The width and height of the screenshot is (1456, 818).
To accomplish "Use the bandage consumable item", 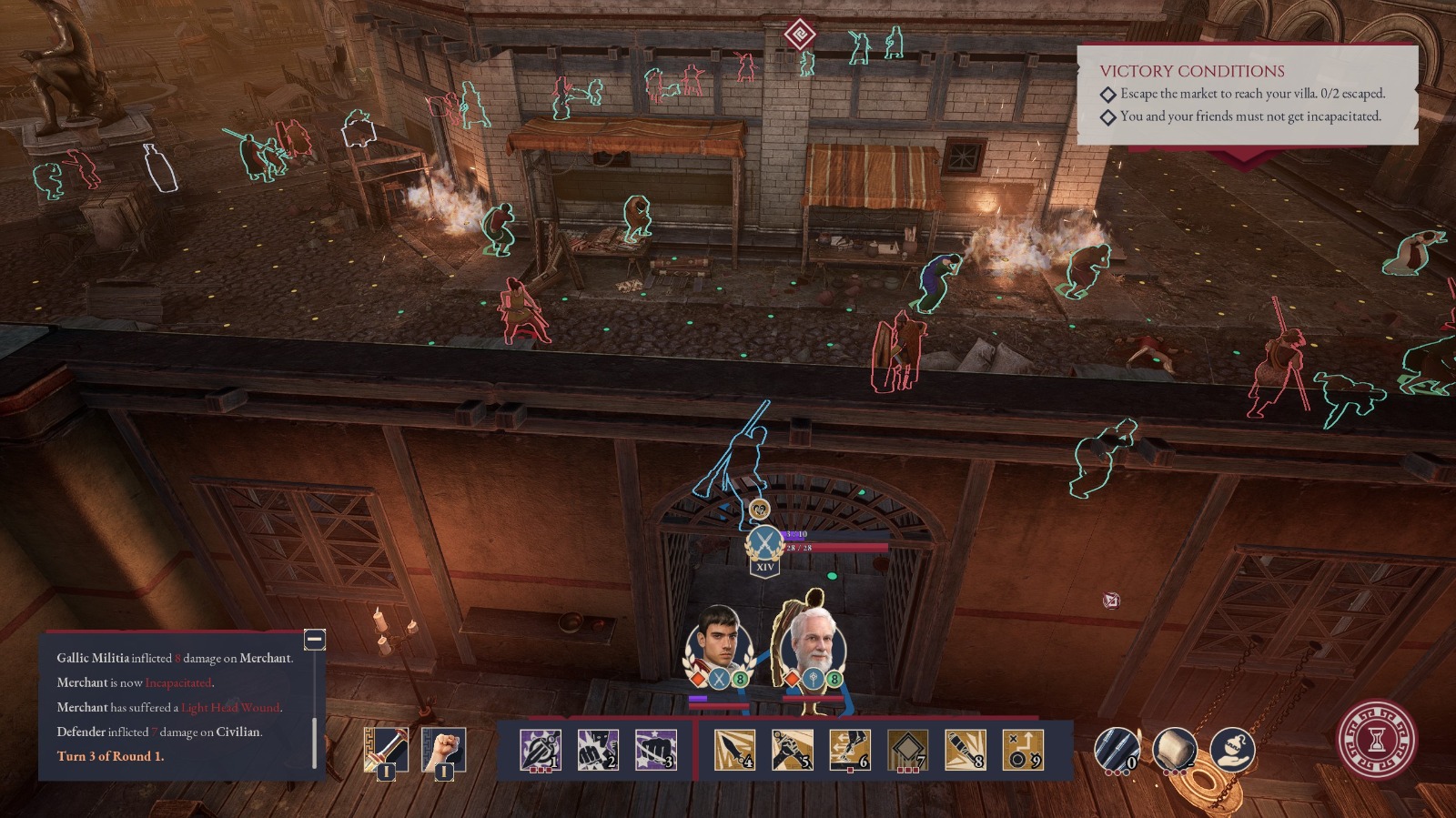I will (1178, 746).
